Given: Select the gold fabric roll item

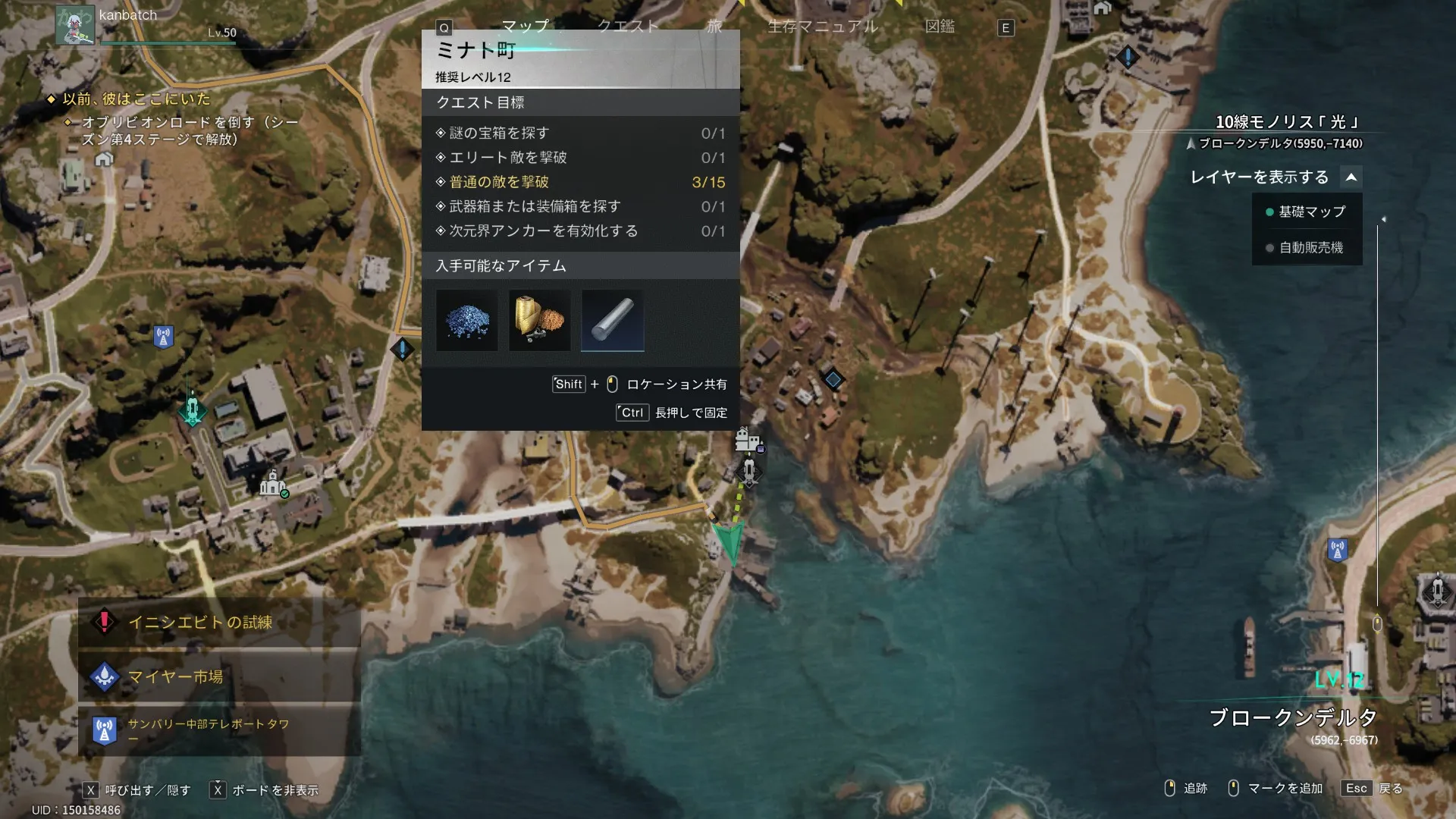Looking at the screenshot, I should (539, 321).
